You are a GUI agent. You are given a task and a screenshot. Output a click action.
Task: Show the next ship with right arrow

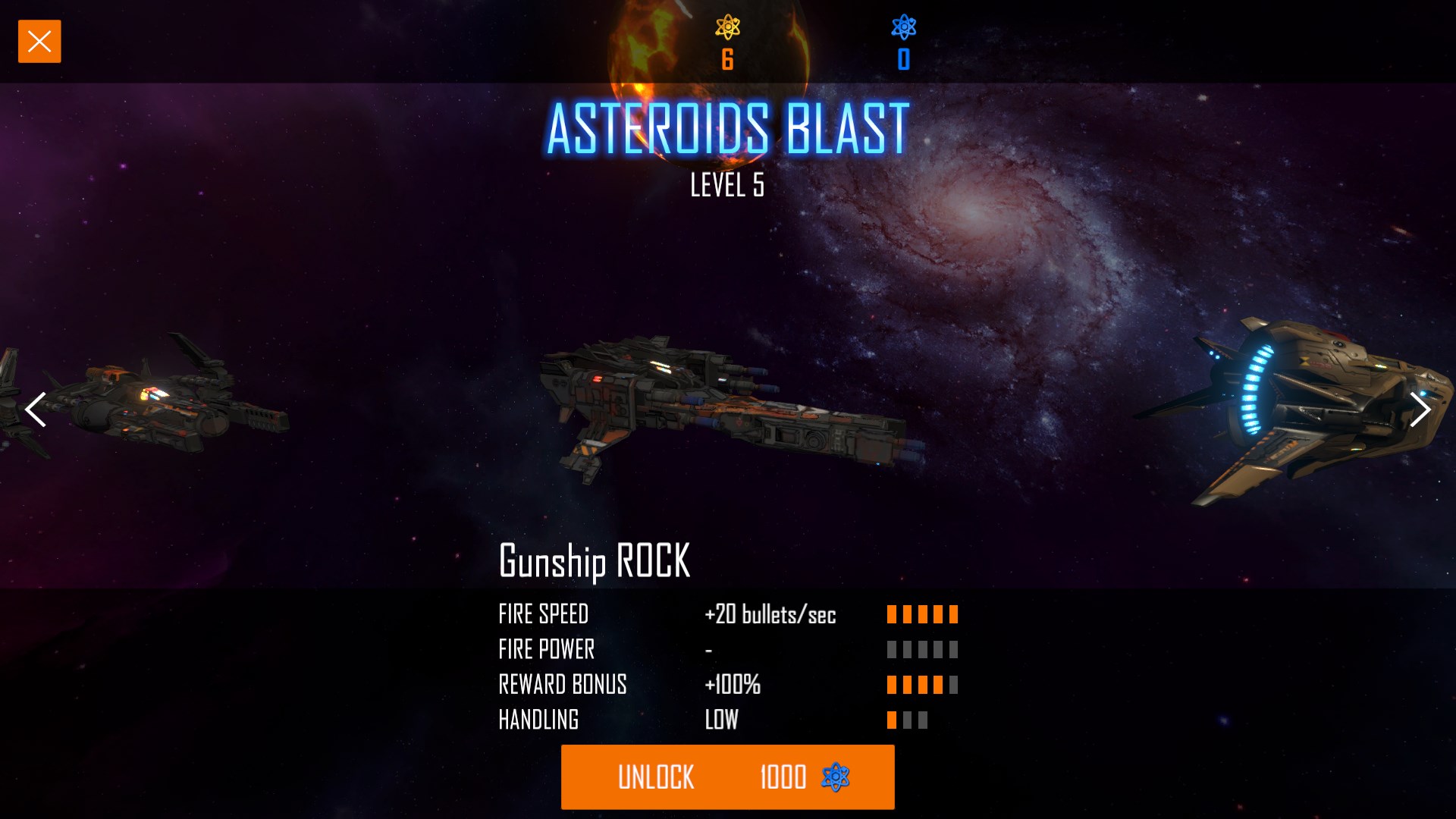click(1419, 410)
